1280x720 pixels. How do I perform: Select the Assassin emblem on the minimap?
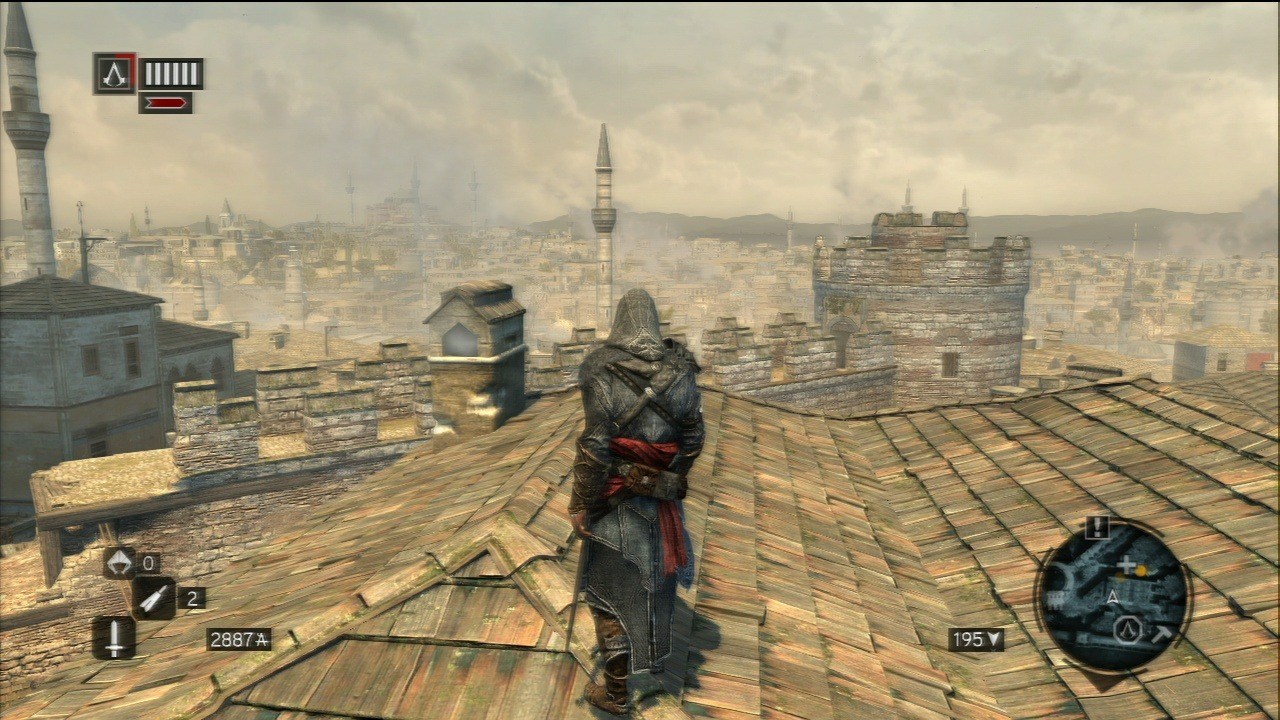[x=1128, y=628]
